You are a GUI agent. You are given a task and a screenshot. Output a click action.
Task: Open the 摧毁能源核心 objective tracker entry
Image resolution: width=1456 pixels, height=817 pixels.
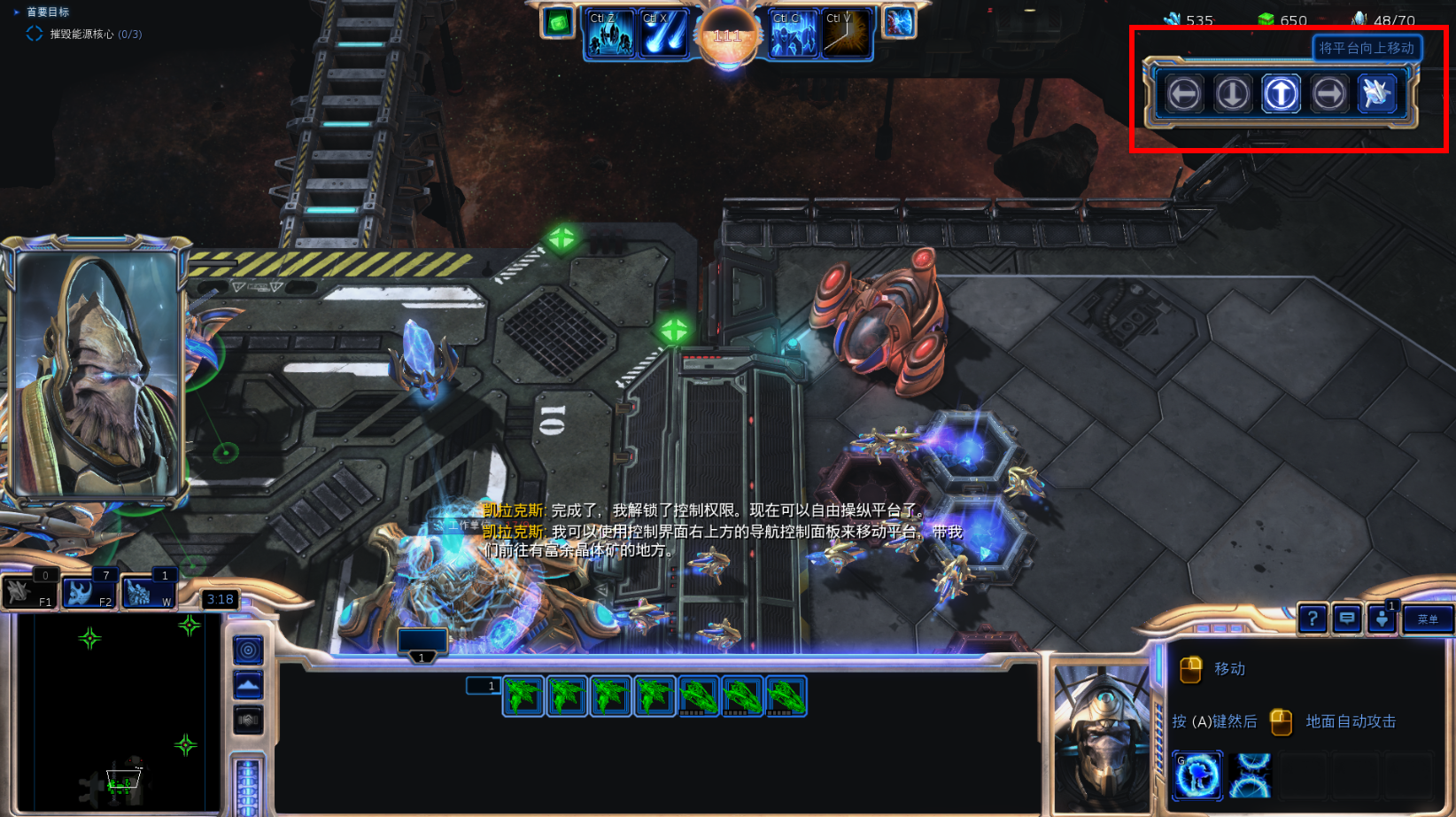click(95, 34)
